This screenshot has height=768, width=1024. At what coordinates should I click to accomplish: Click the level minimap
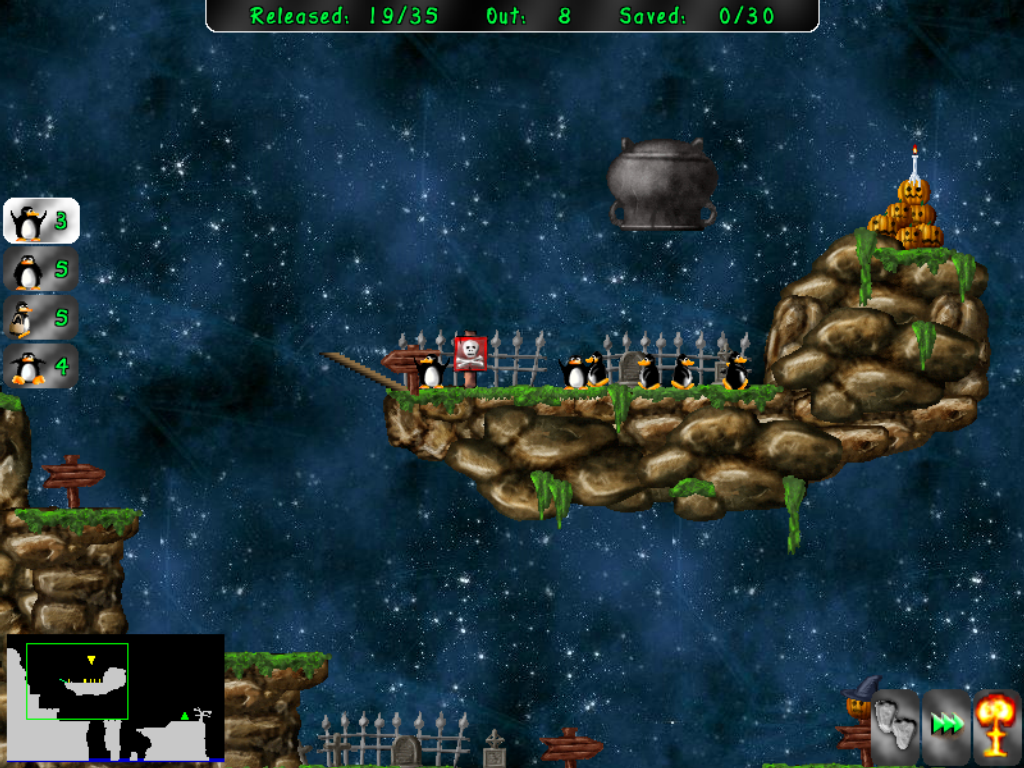115,697
